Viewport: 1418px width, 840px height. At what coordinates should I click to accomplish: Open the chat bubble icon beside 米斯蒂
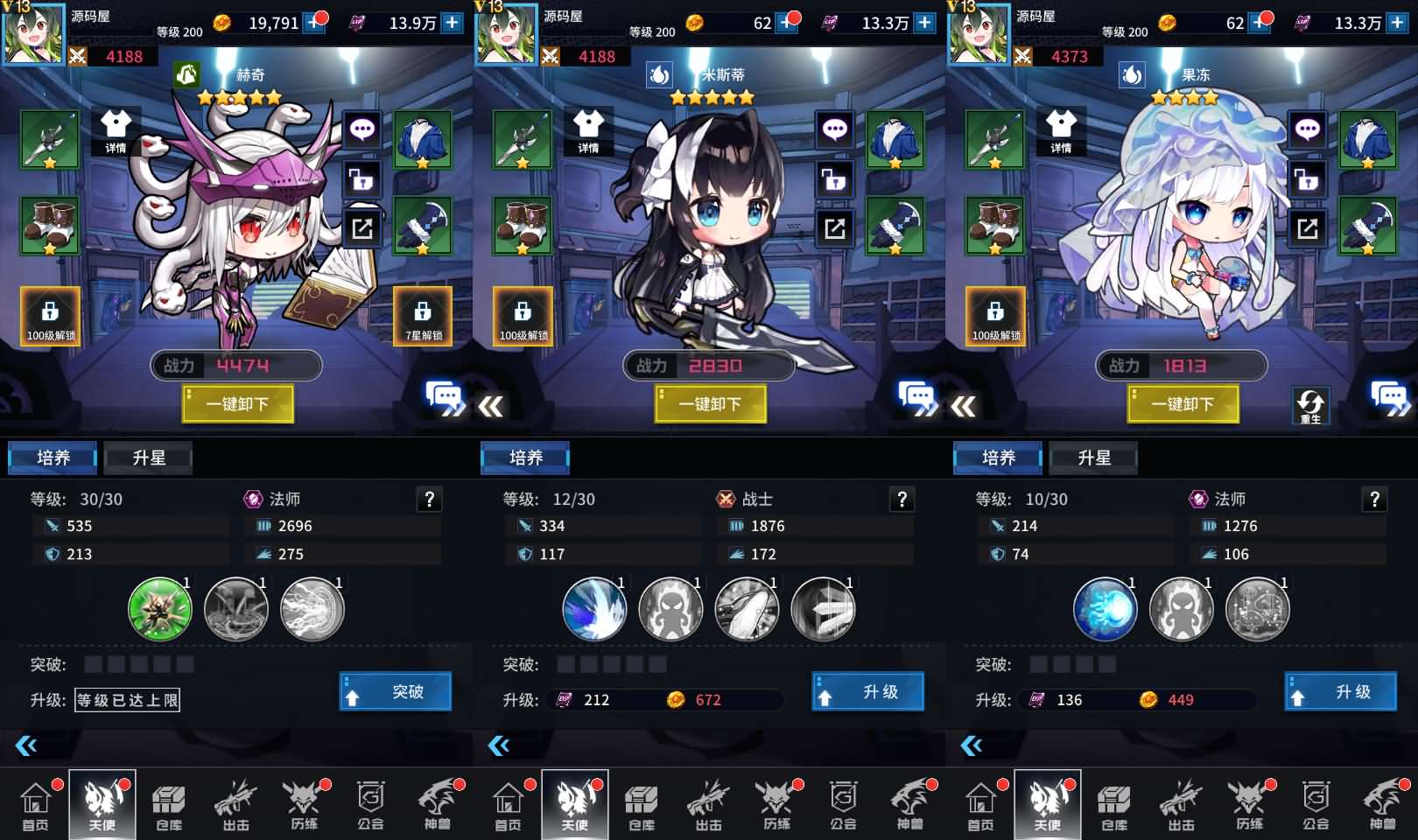tap(835, 128)
